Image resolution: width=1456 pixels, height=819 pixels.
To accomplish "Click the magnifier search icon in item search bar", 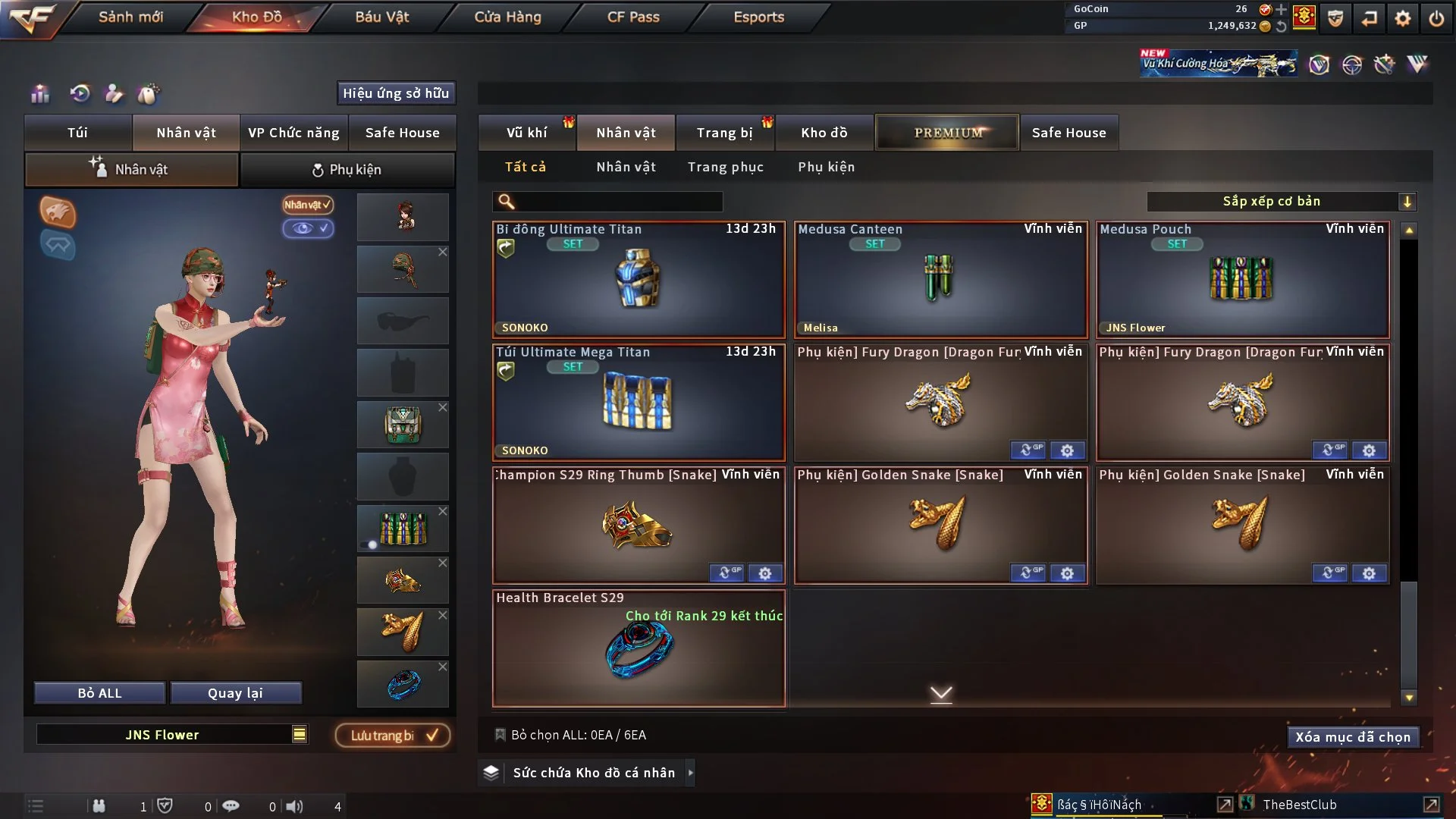I will click(x=505, y=201).
